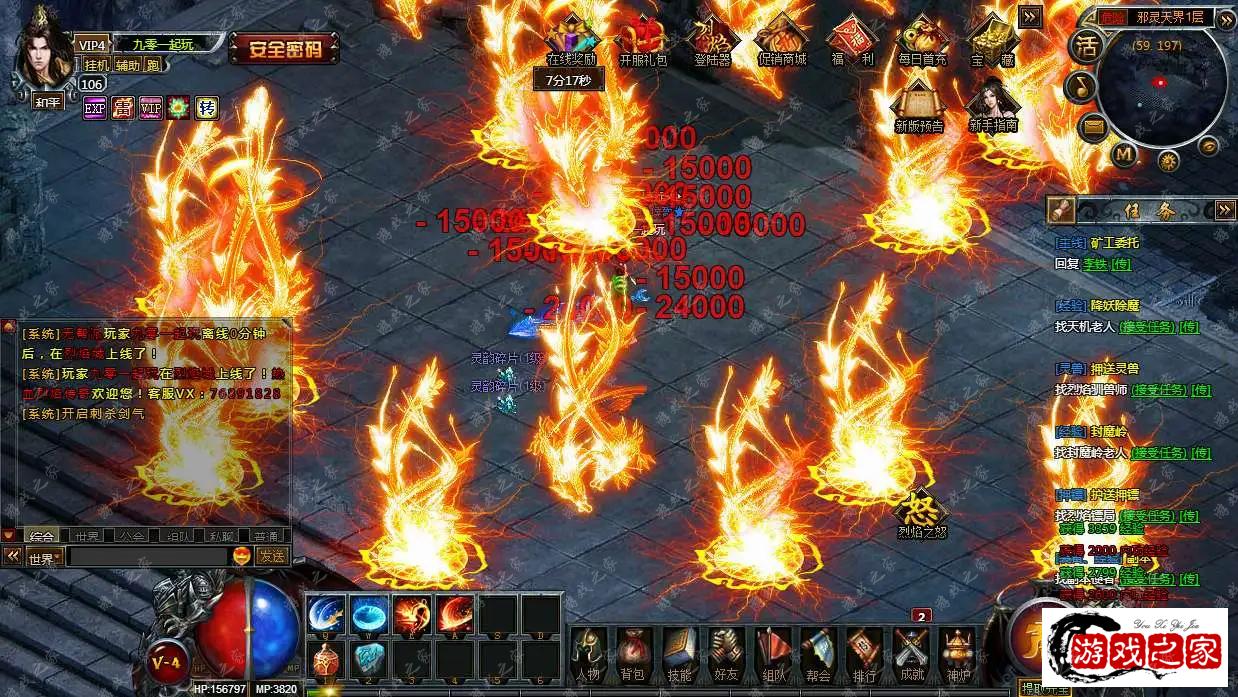Toggle the music note button beside minimap
1238x697 pixels.
point(1080,87)
